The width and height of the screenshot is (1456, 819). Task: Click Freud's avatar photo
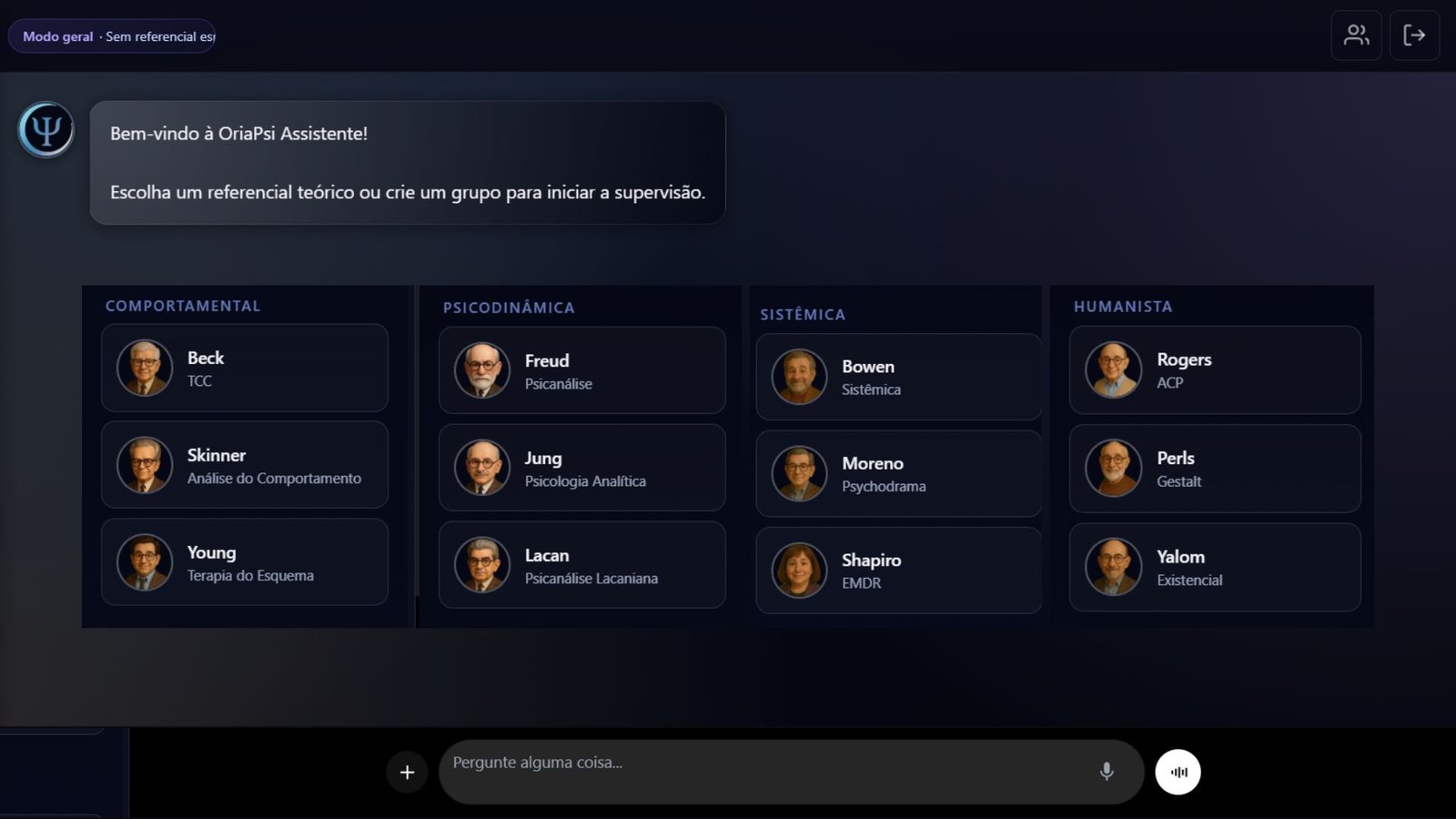tap(480, 370)
